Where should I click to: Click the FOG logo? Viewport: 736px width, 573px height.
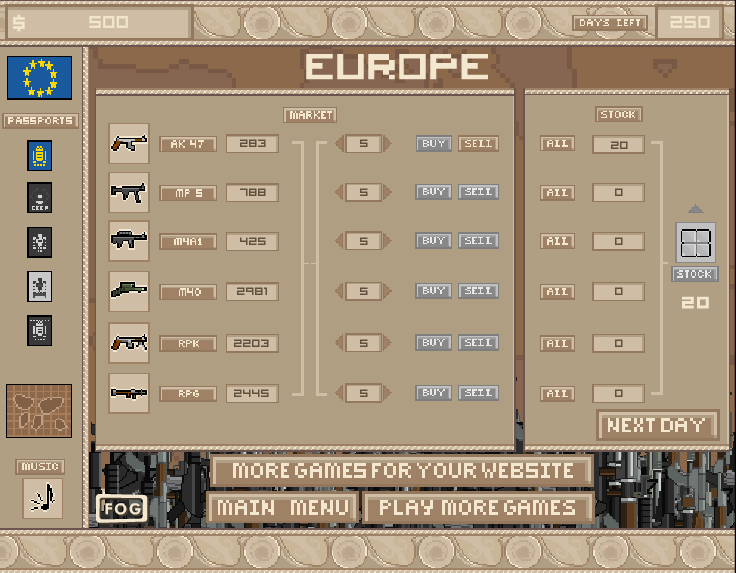pyautogui.click(x=120, y=508)
